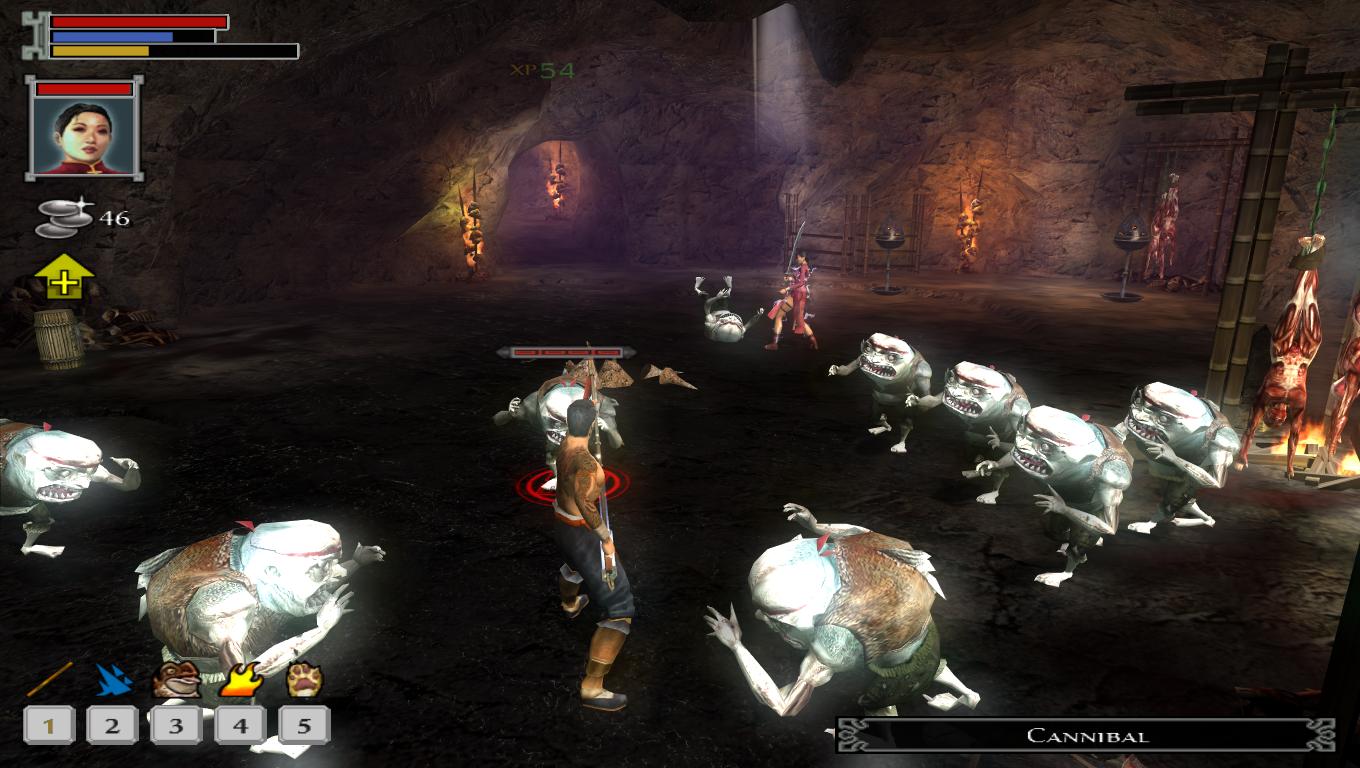
Task: Choose the flame magic style icon
Action: 240,680
